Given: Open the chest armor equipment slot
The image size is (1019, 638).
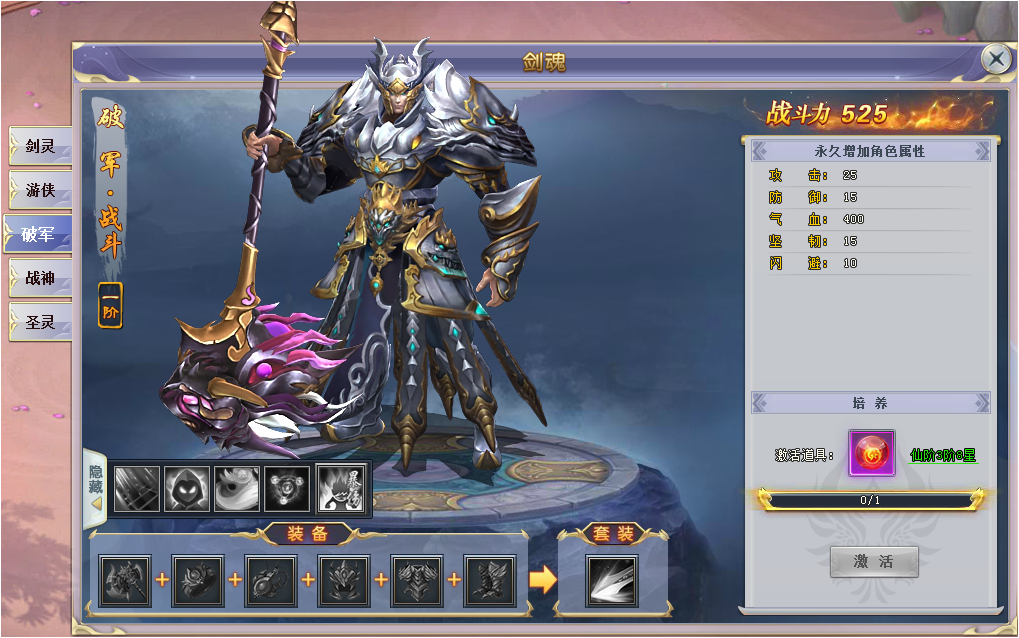Looking at the screenshot, I should [417, 581].
